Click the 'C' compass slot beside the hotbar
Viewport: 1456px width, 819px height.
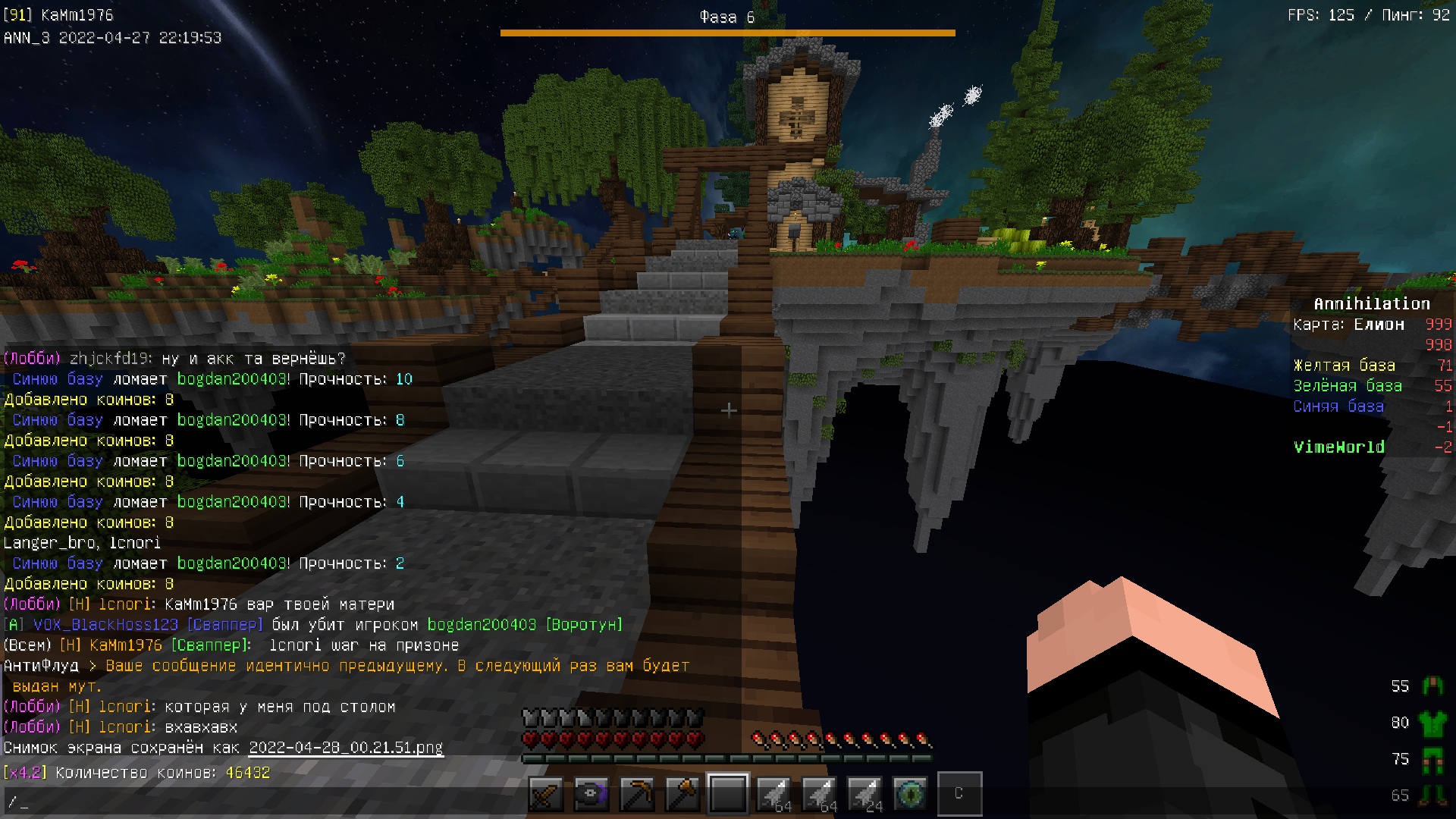[x=959, y=793]
